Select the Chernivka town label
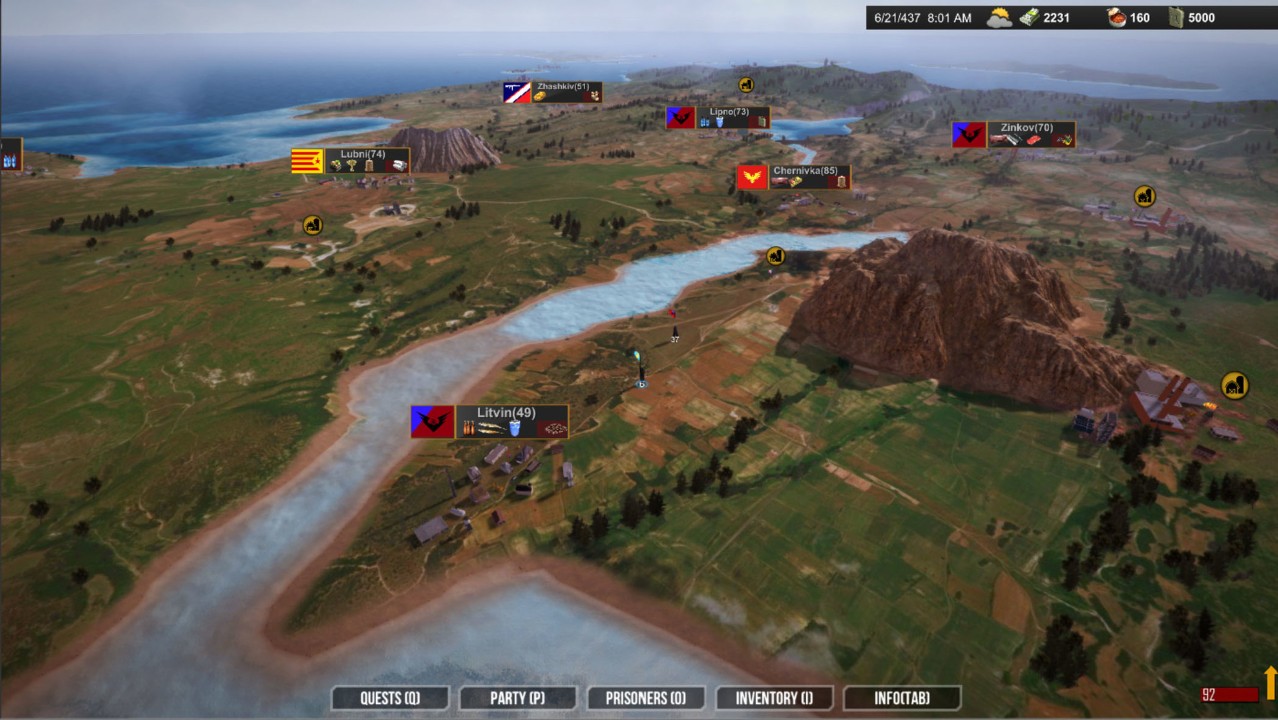 coord(805,171)
